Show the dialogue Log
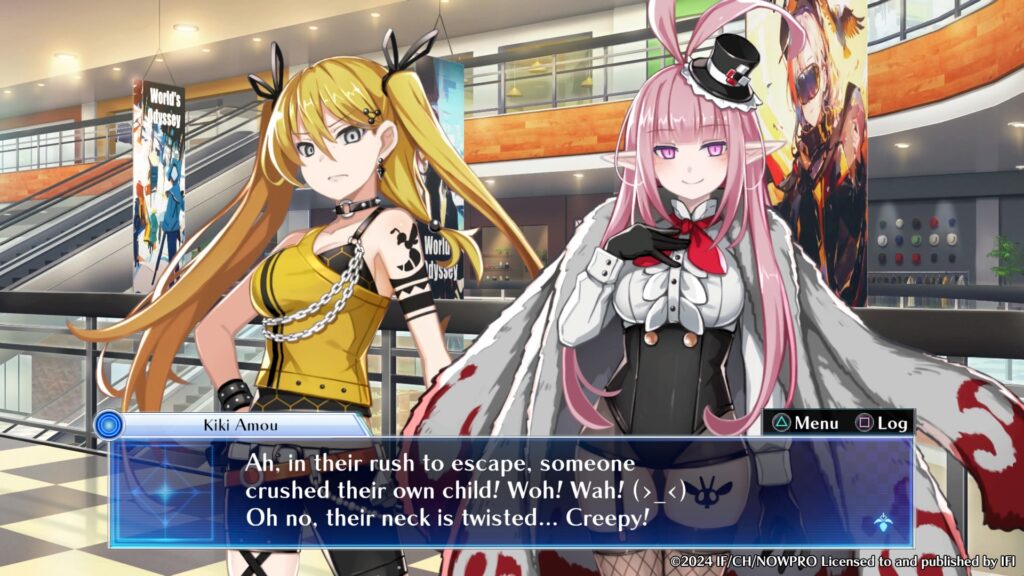This screenshot has width=1024, height=576. click(881, 423)
